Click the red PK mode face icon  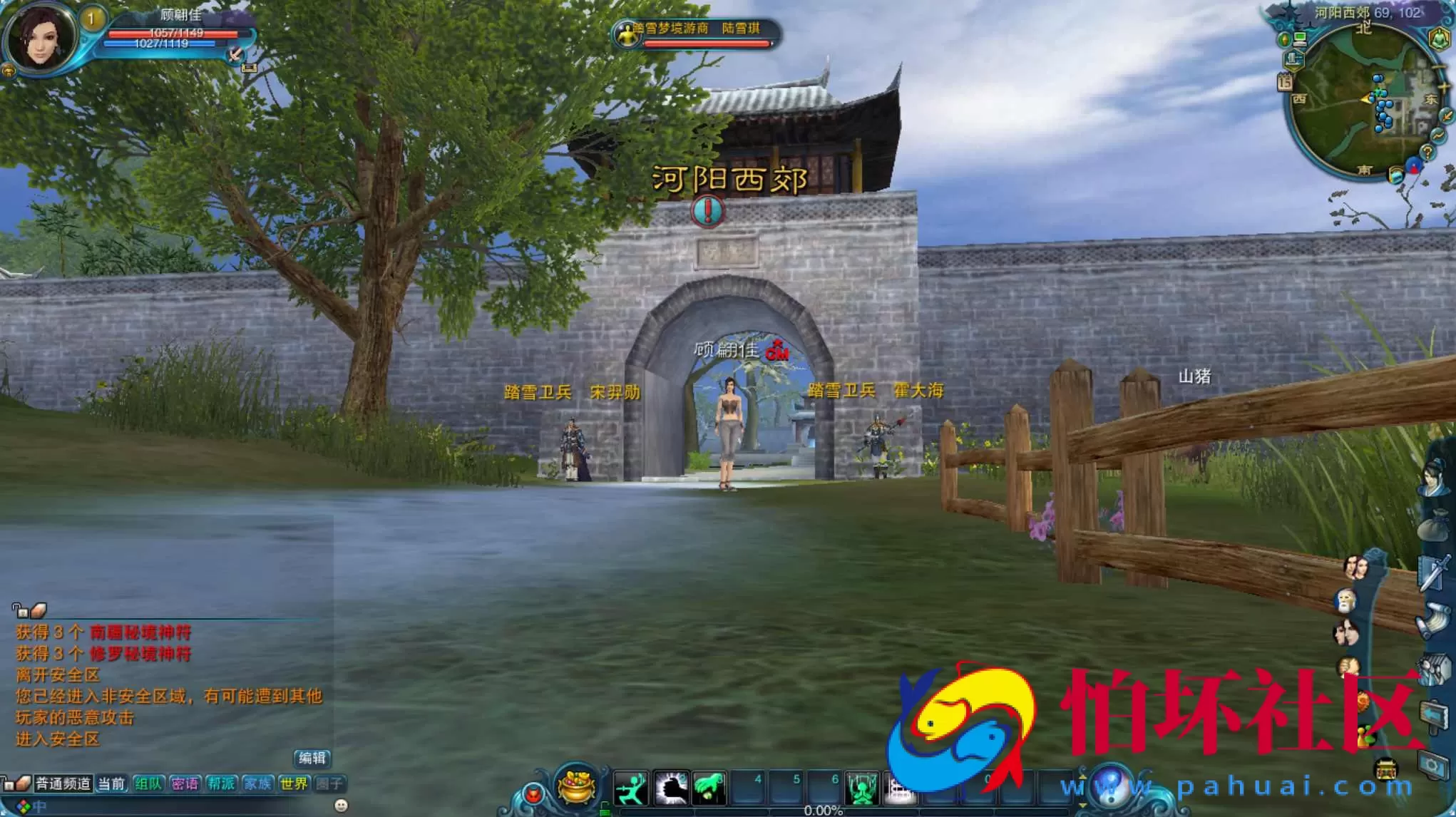click(x=534, y=794)
